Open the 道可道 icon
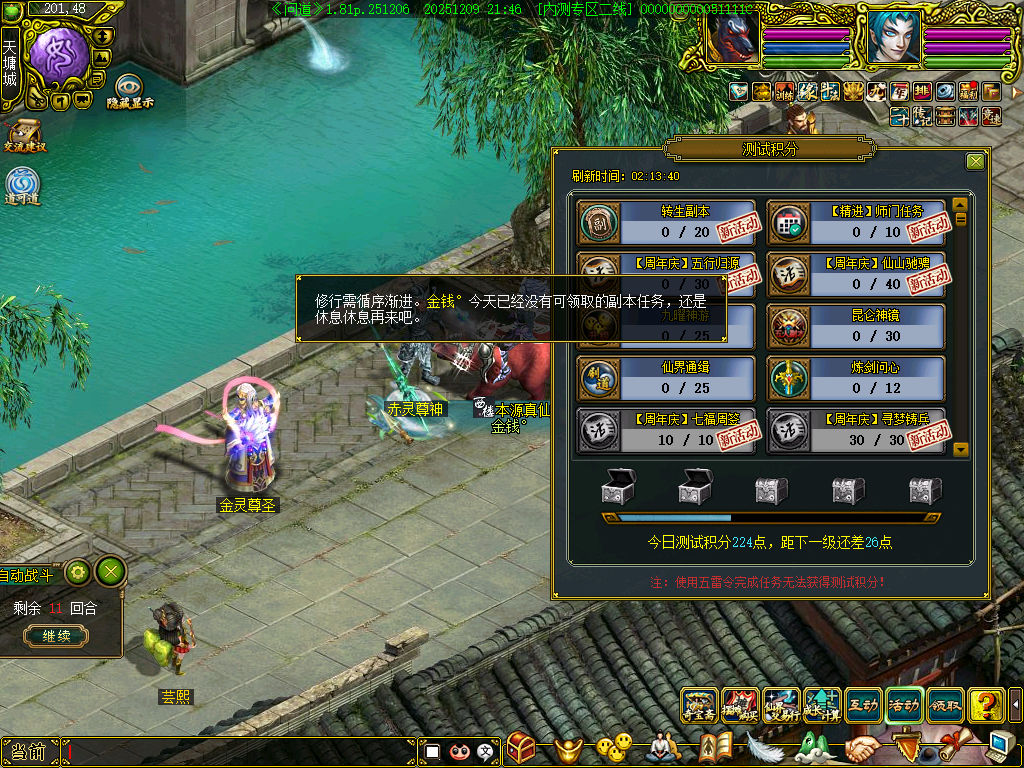The width and height of the screenshot is (1024, 768). pyautogui.click(x=22, y=184)
